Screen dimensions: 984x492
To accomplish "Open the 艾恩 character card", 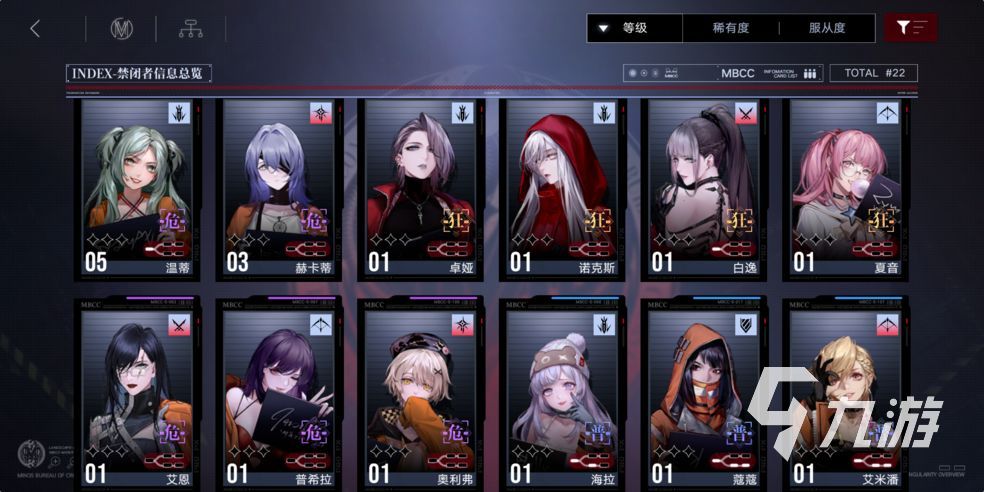I will coord(137,395).
